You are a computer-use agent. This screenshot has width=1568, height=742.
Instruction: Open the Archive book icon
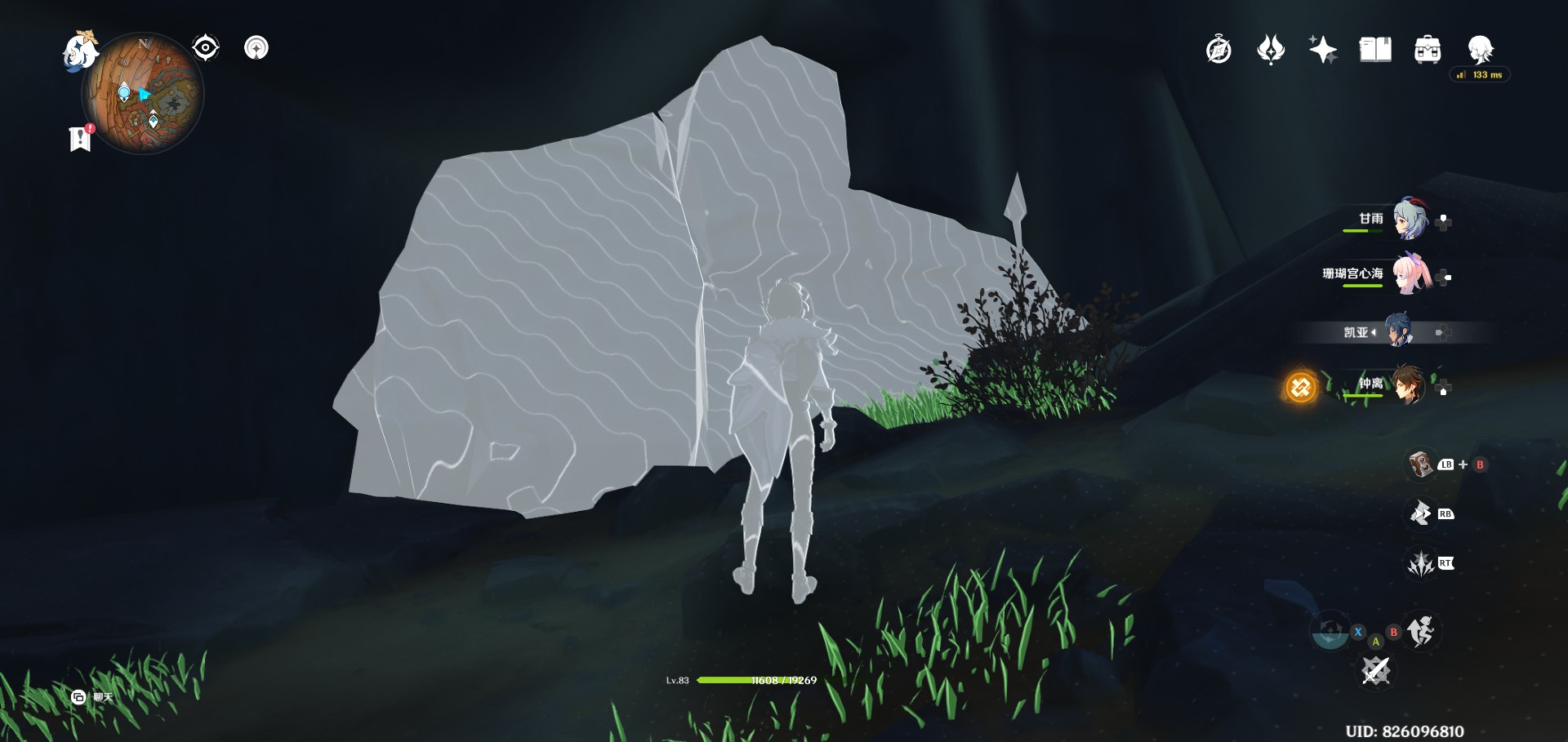pos(1374,49)
